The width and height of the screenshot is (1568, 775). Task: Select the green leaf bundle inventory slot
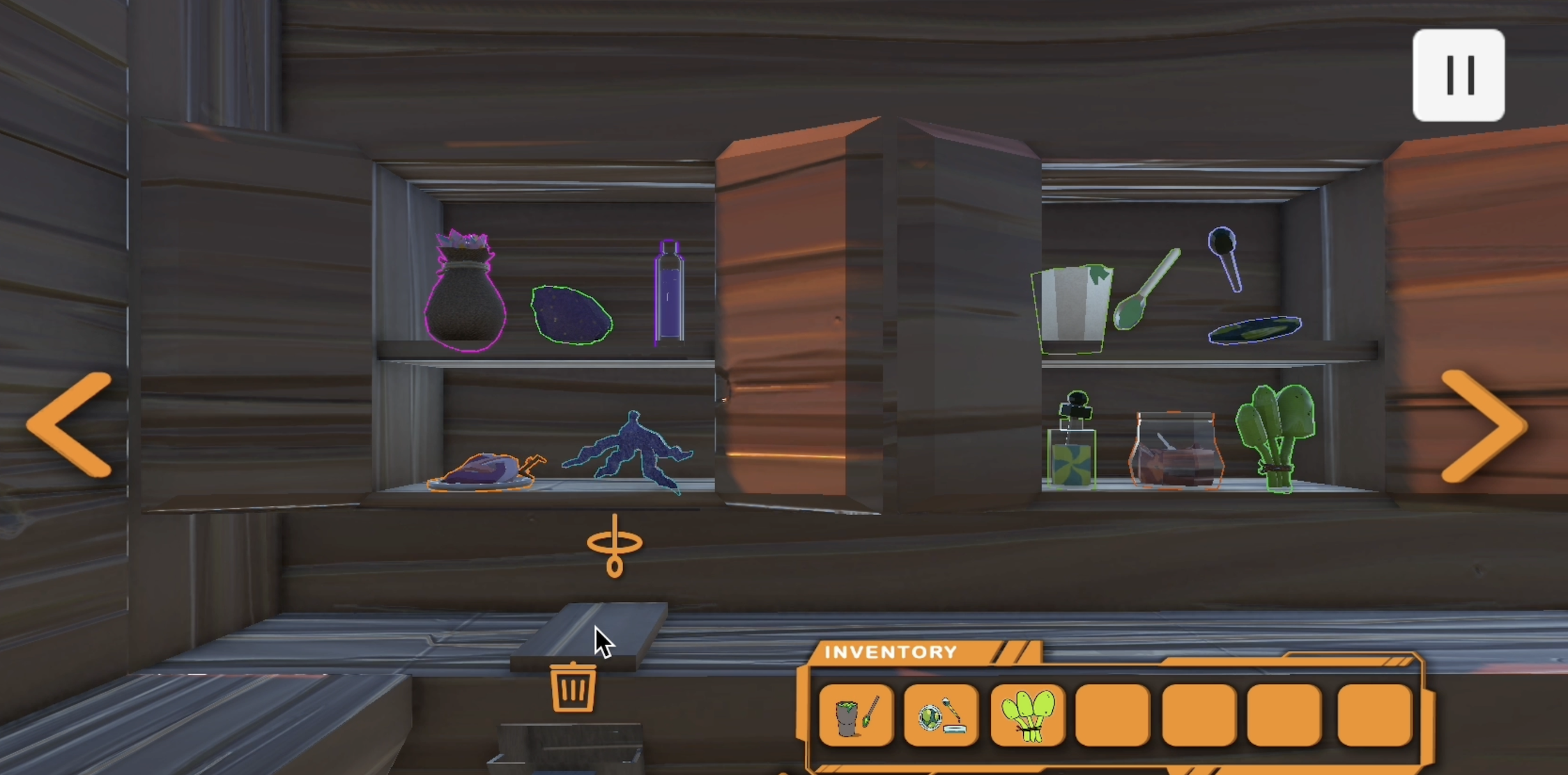tap(1027, 715)
